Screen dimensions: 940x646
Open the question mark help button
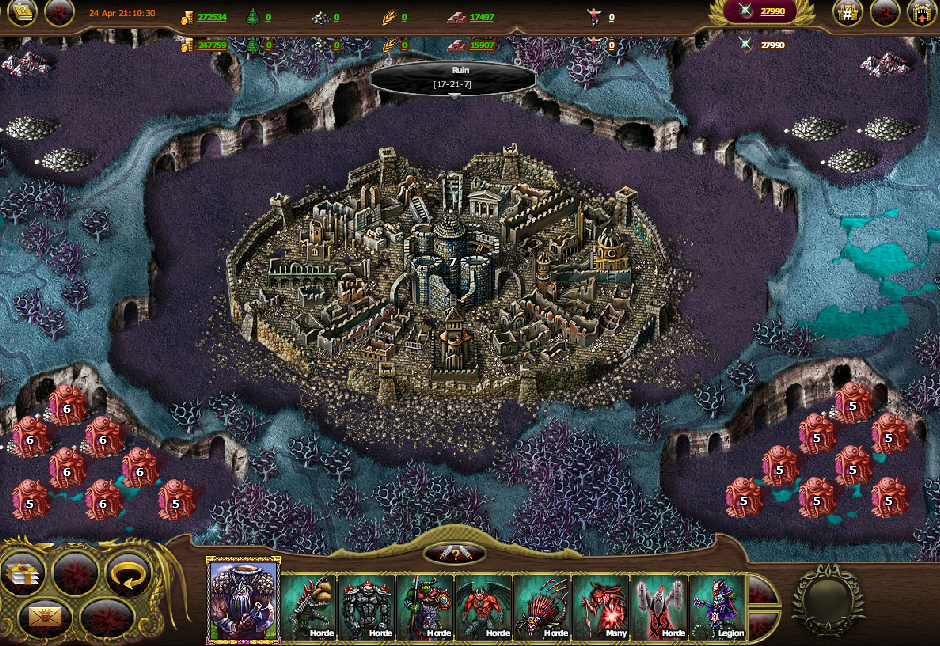pyautogui.click(x=455, y=554)
